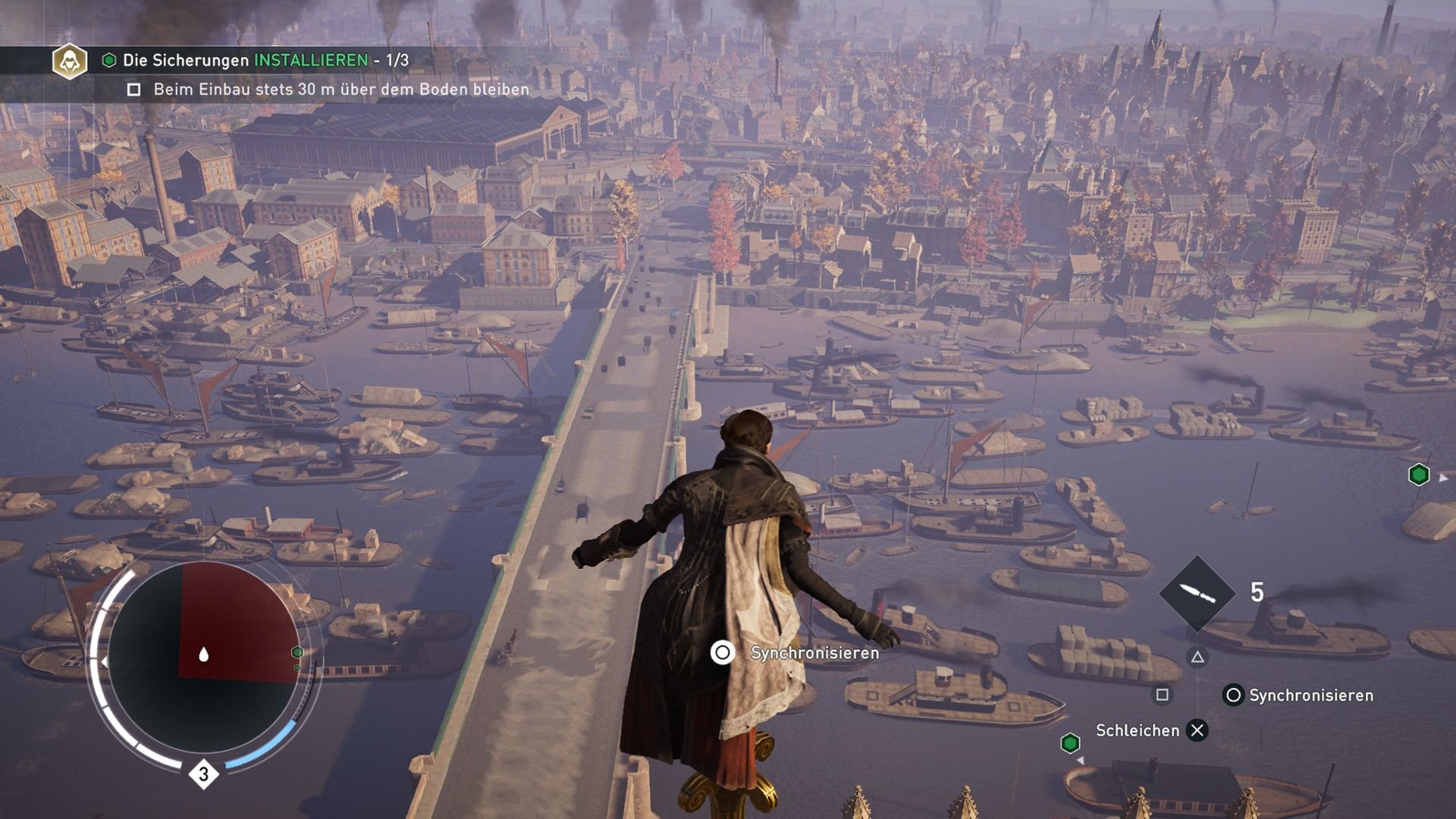Image resolution: width=1456 pixels, height=819 pixels.
Task: Open the diamond level badge showing 3
Action: click(203, 773)
